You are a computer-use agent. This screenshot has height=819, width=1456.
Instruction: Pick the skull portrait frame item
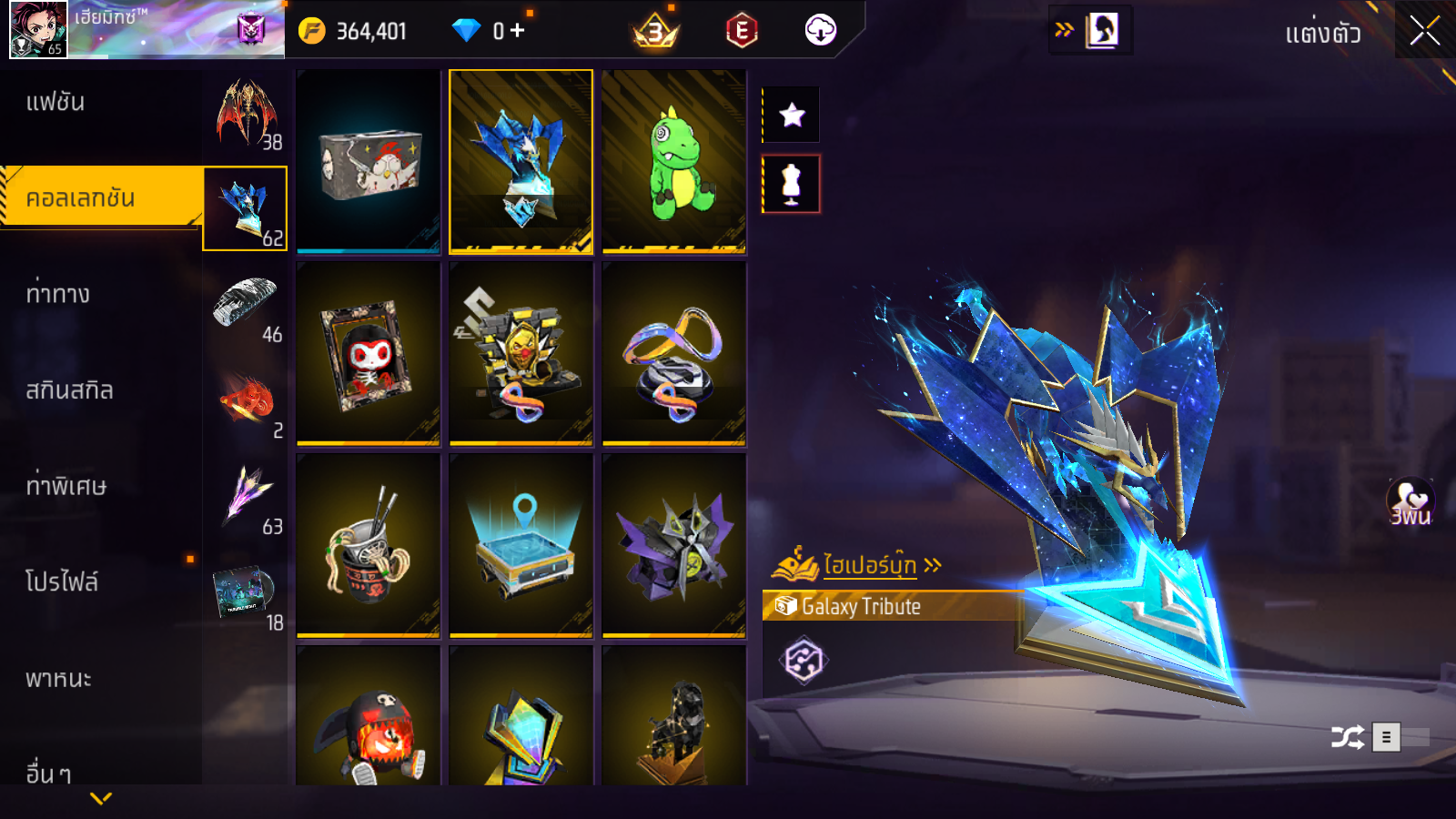(369, 354)
